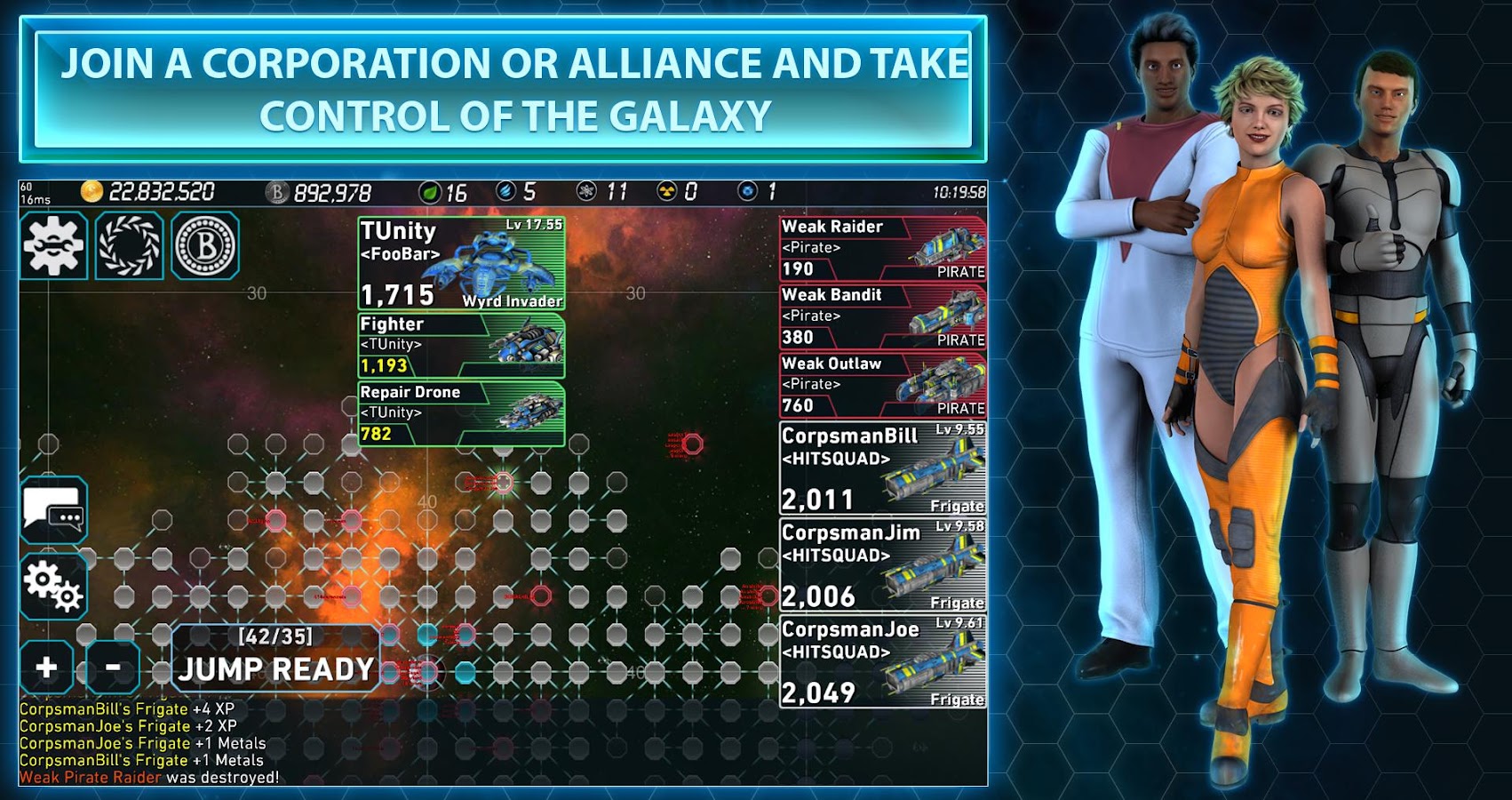
Task: Target the Weak Raider pirate
Action: click(882, 248)
